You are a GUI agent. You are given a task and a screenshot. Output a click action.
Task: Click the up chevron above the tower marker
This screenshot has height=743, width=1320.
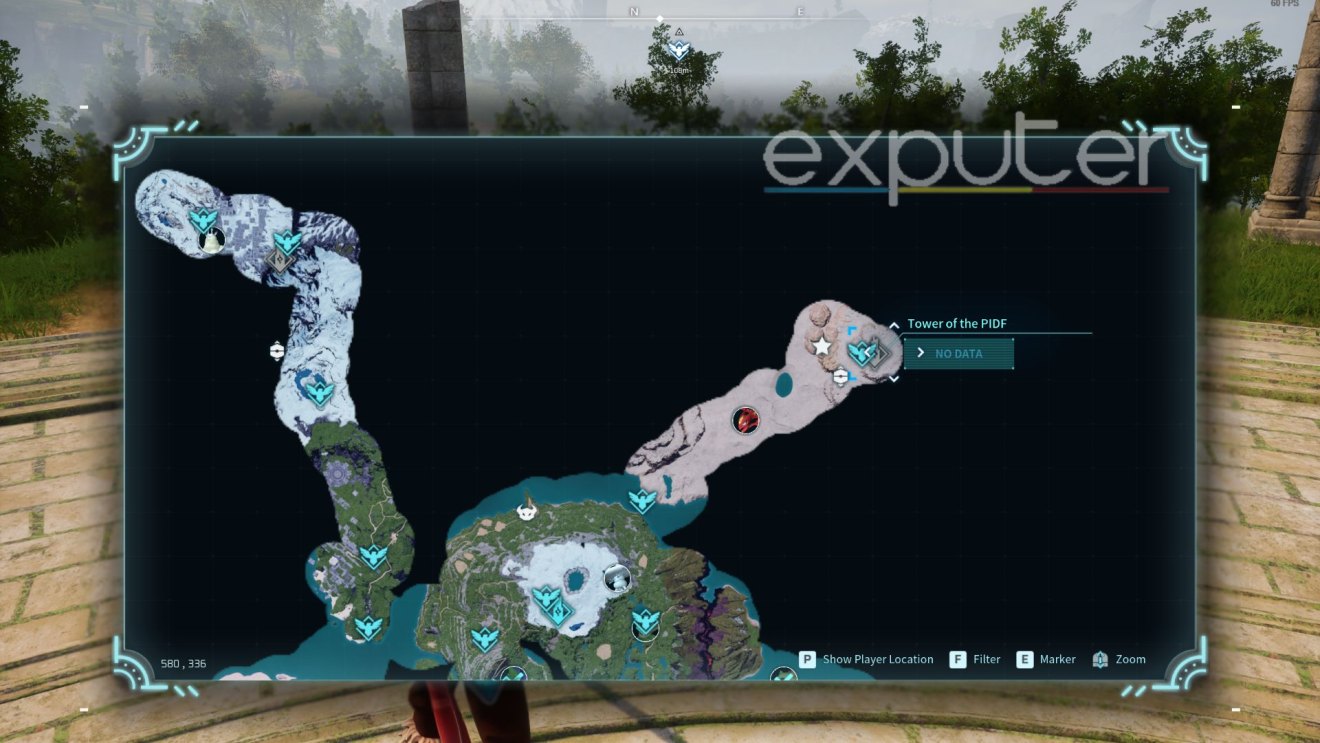tap(893, 325)
